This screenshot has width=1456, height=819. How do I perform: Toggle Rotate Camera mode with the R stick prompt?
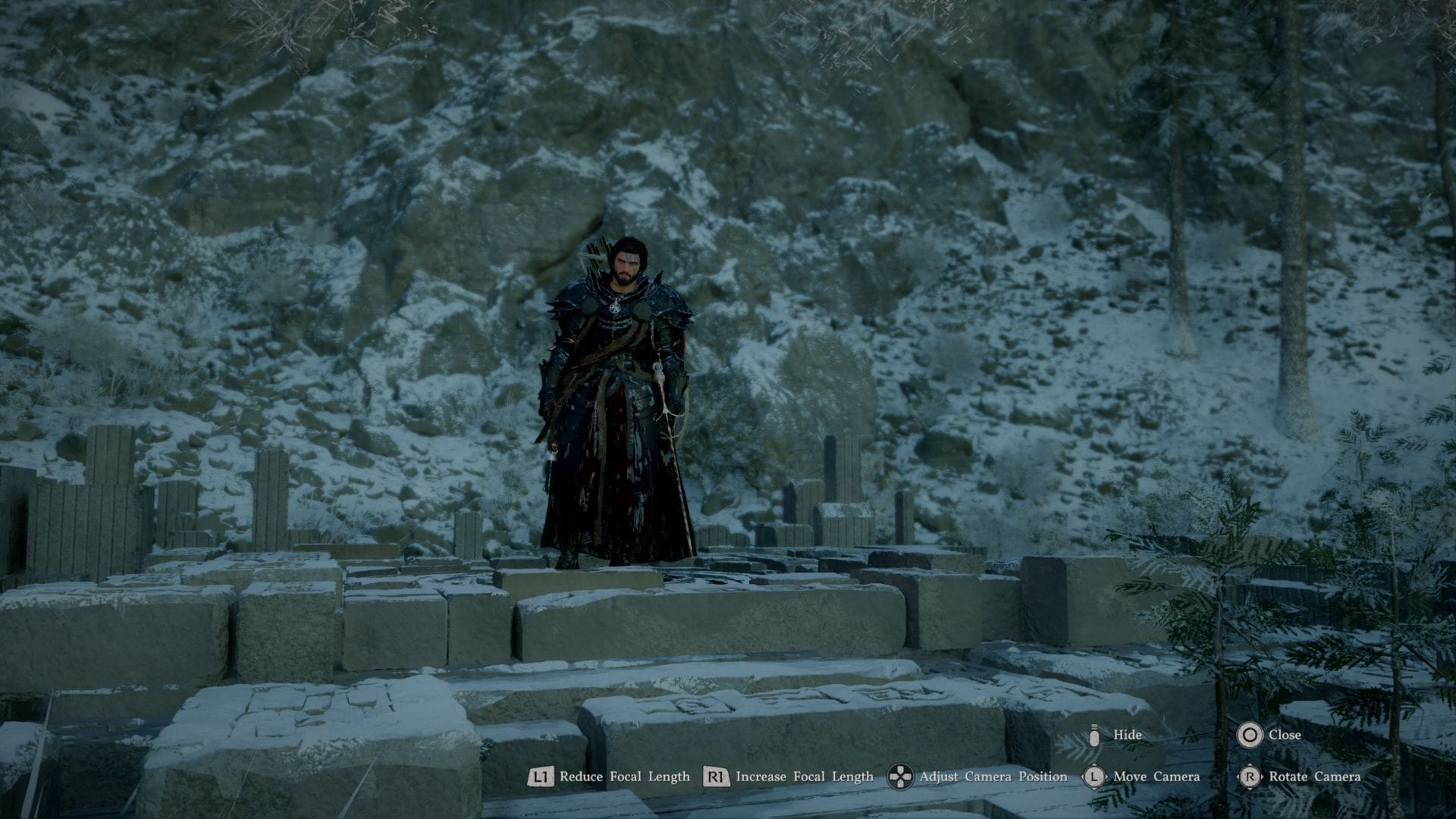(1253, 777)
